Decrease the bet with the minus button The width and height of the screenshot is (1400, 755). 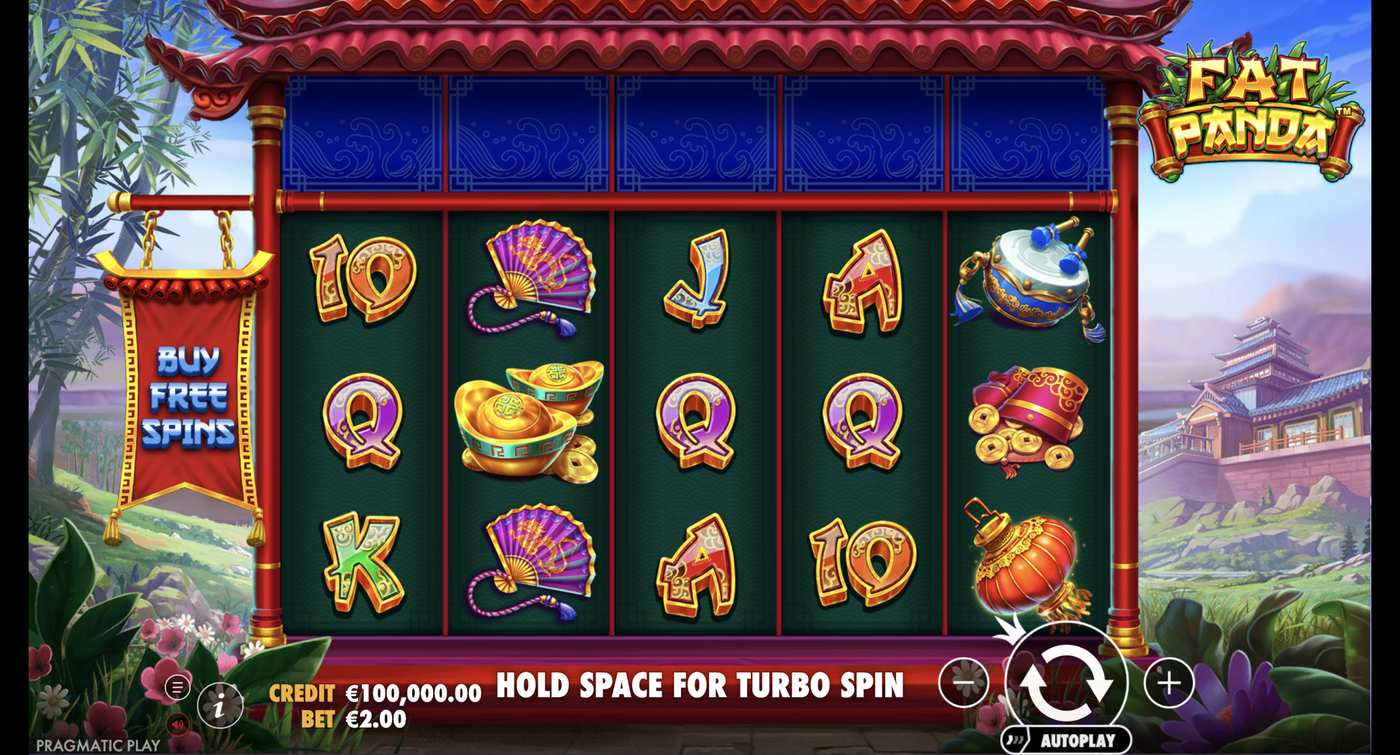(x=963, y=684)
